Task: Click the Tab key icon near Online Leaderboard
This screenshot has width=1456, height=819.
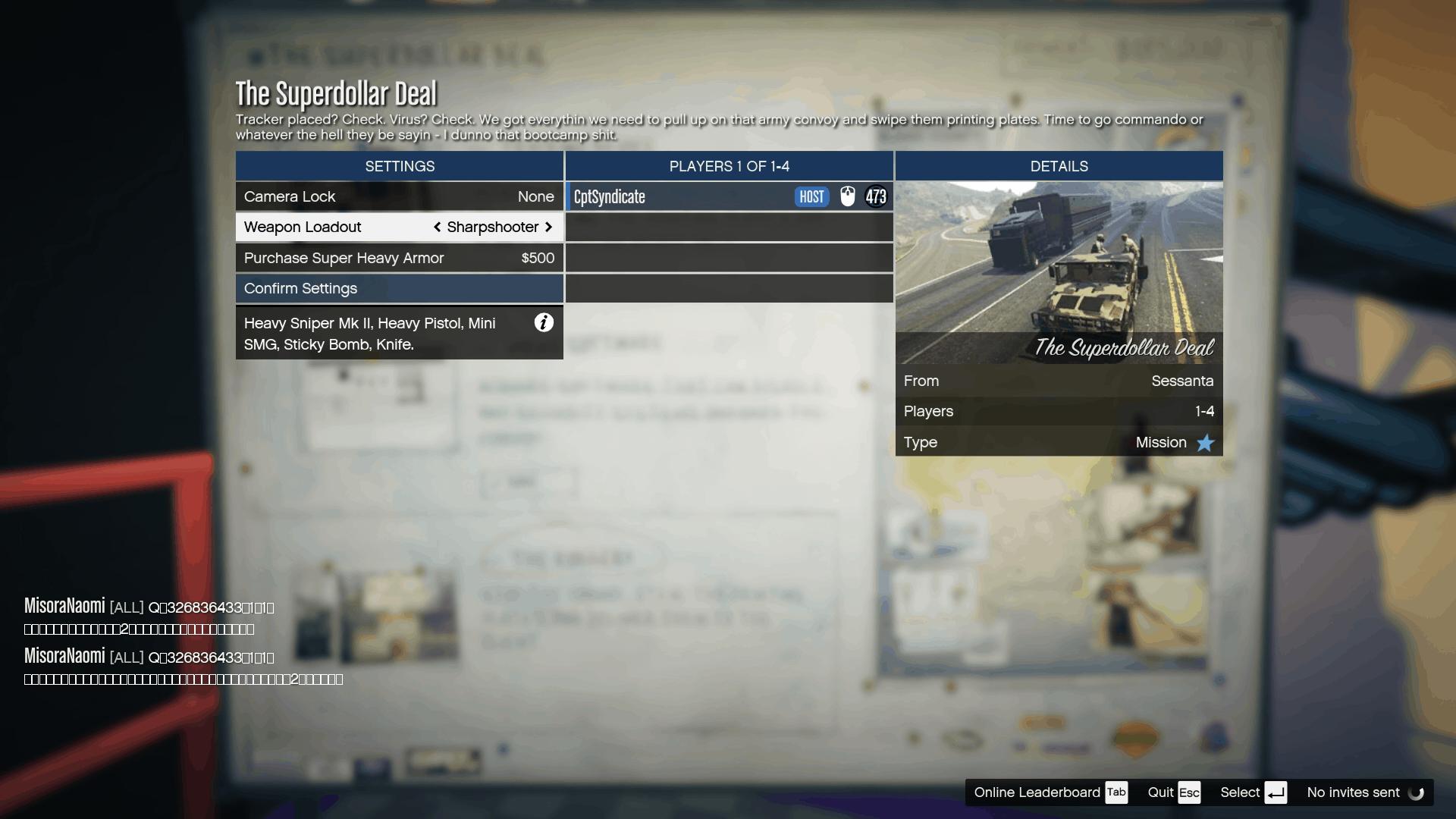Action: coord(1116,792)
